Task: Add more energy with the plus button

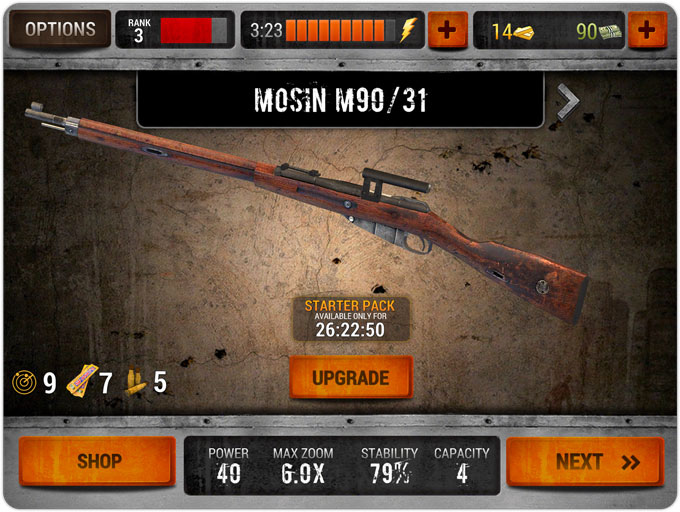Action: pyautogui.click(x=447, y=30)
